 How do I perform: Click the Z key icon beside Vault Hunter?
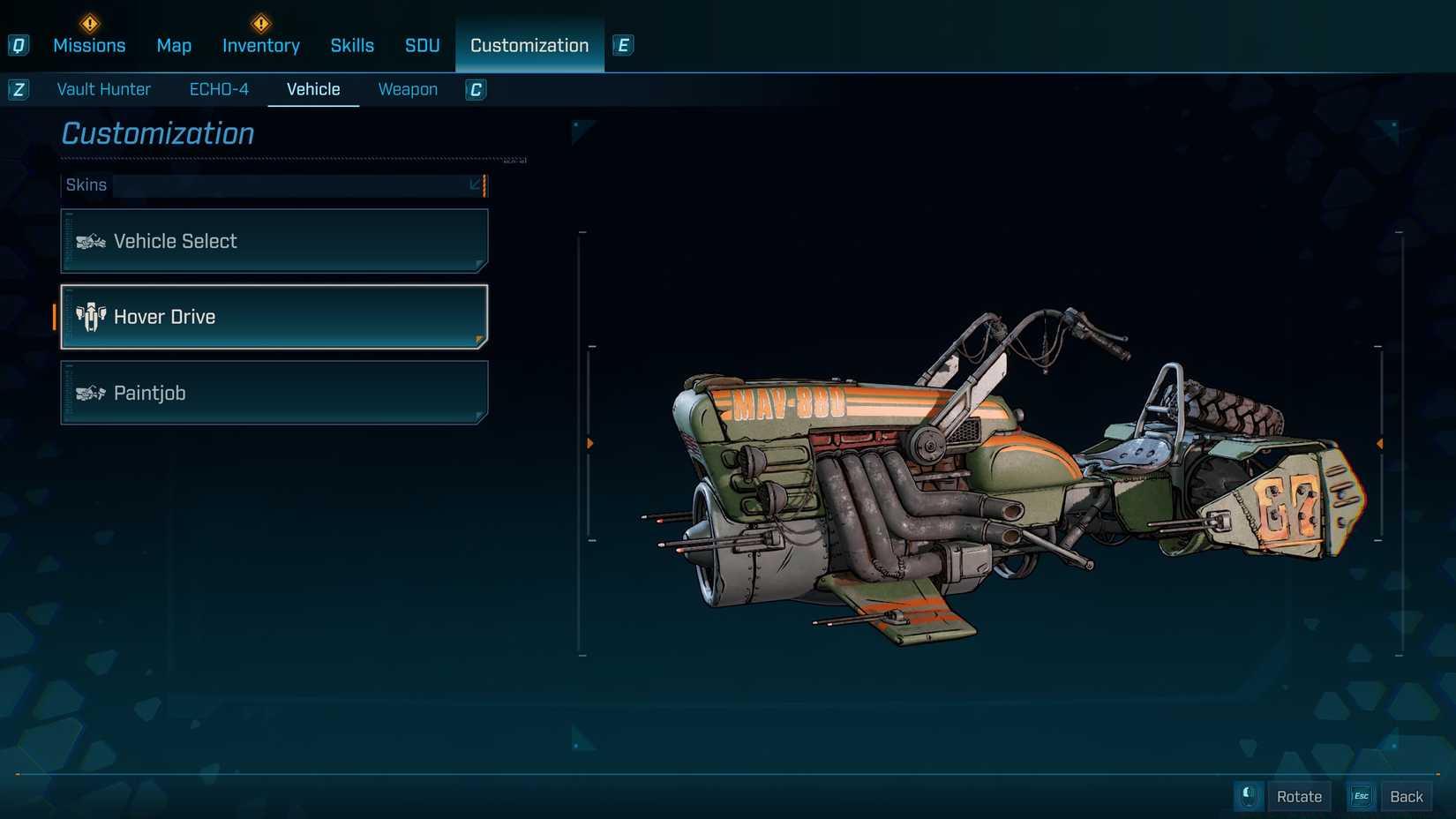(18, 89)
